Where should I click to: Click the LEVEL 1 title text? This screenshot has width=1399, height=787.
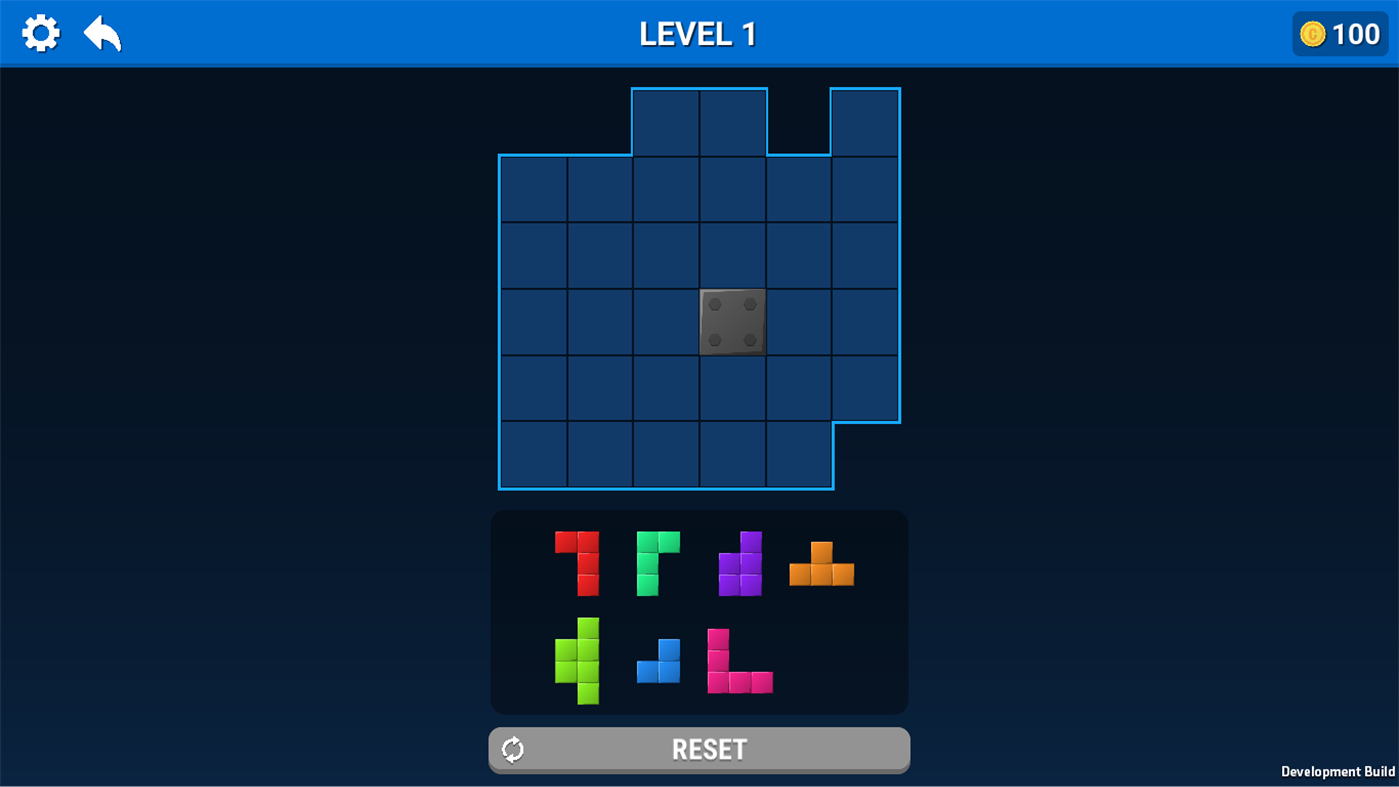(x=697, y=32)
